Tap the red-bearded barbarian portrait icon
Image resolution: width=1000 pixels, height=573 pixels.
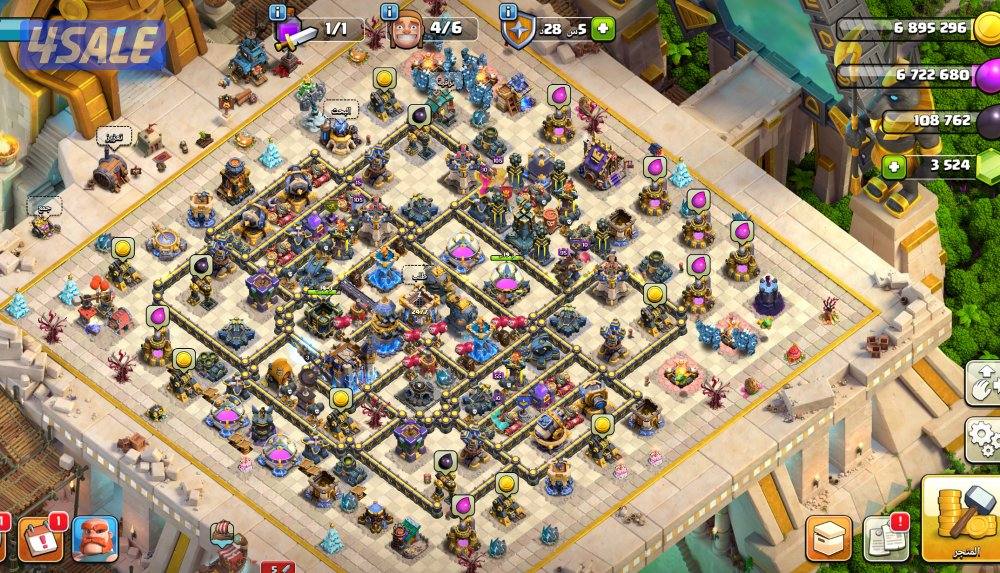(95, 540)
